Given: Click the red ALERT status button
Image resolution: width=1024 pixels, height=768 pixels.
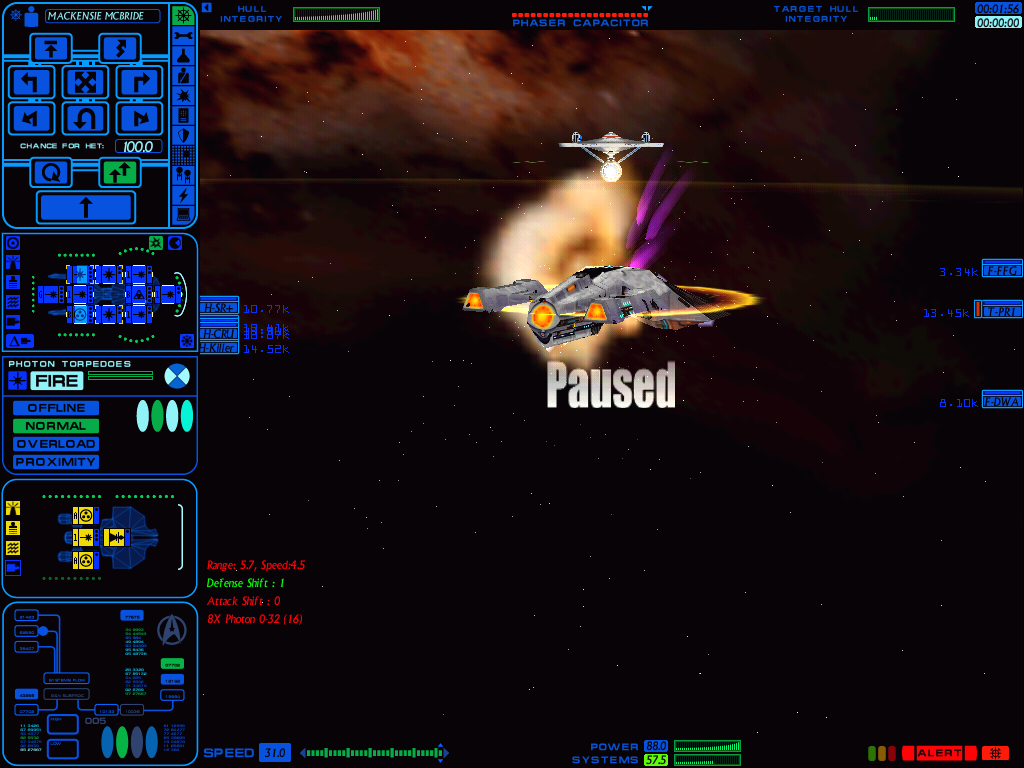Looking at the screenshot, I should (x=939, y=753).
